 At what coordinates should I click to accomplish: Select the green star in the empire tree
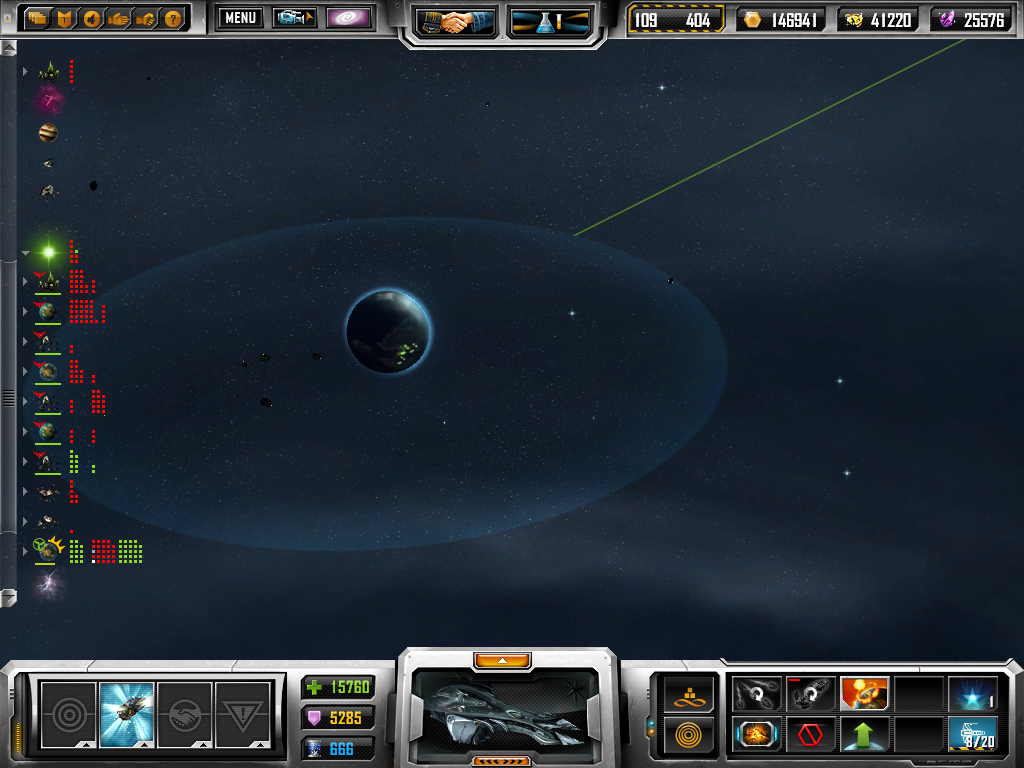click(47, 251)
